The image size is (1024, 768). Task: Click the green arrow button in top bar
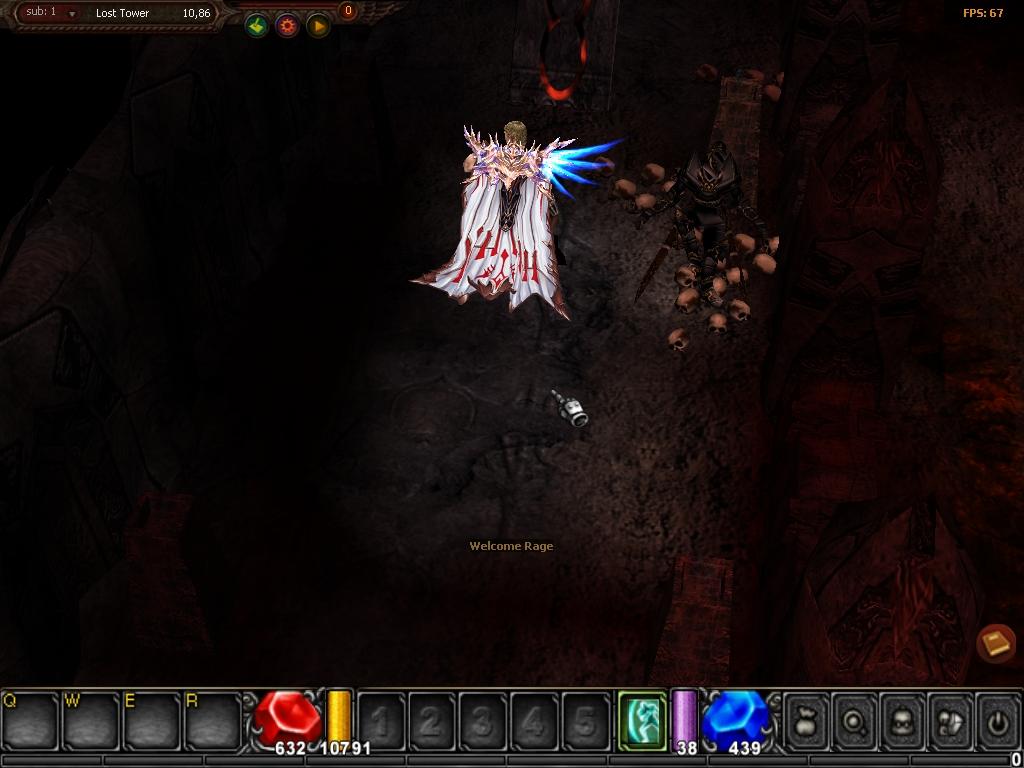pos(257,26)
